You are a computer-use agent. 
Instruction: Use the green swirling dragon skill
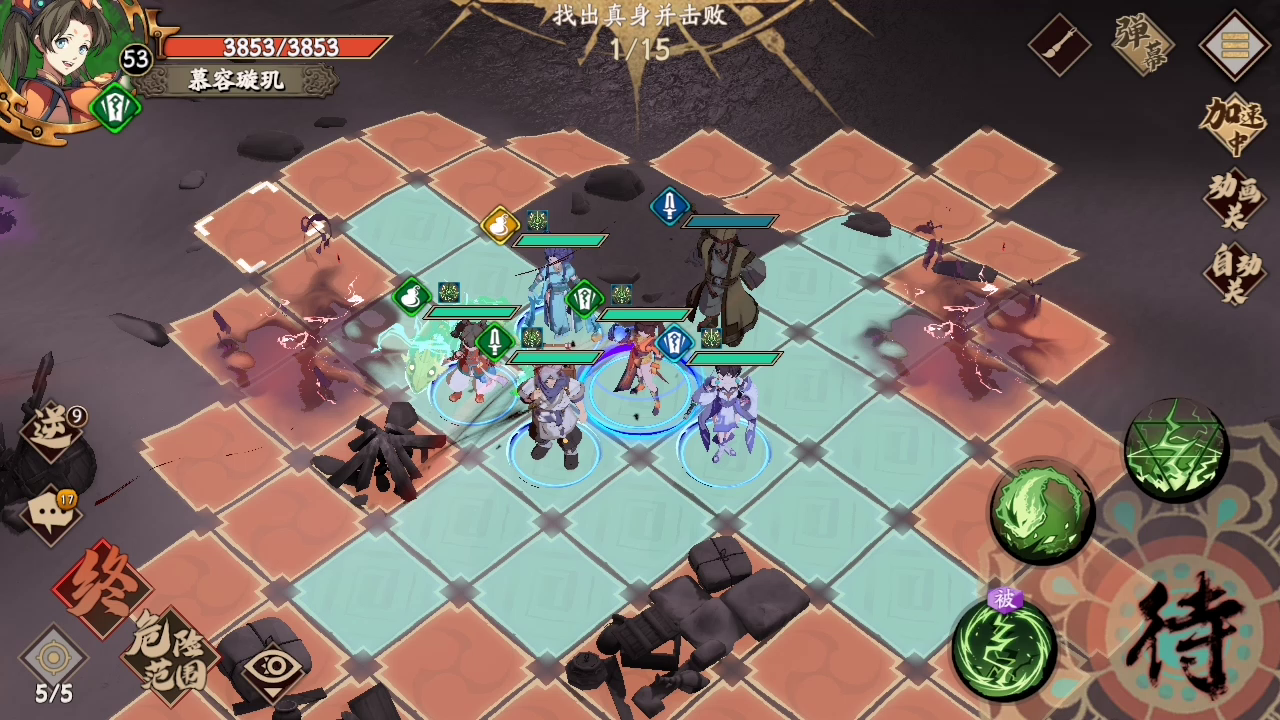1042,512
